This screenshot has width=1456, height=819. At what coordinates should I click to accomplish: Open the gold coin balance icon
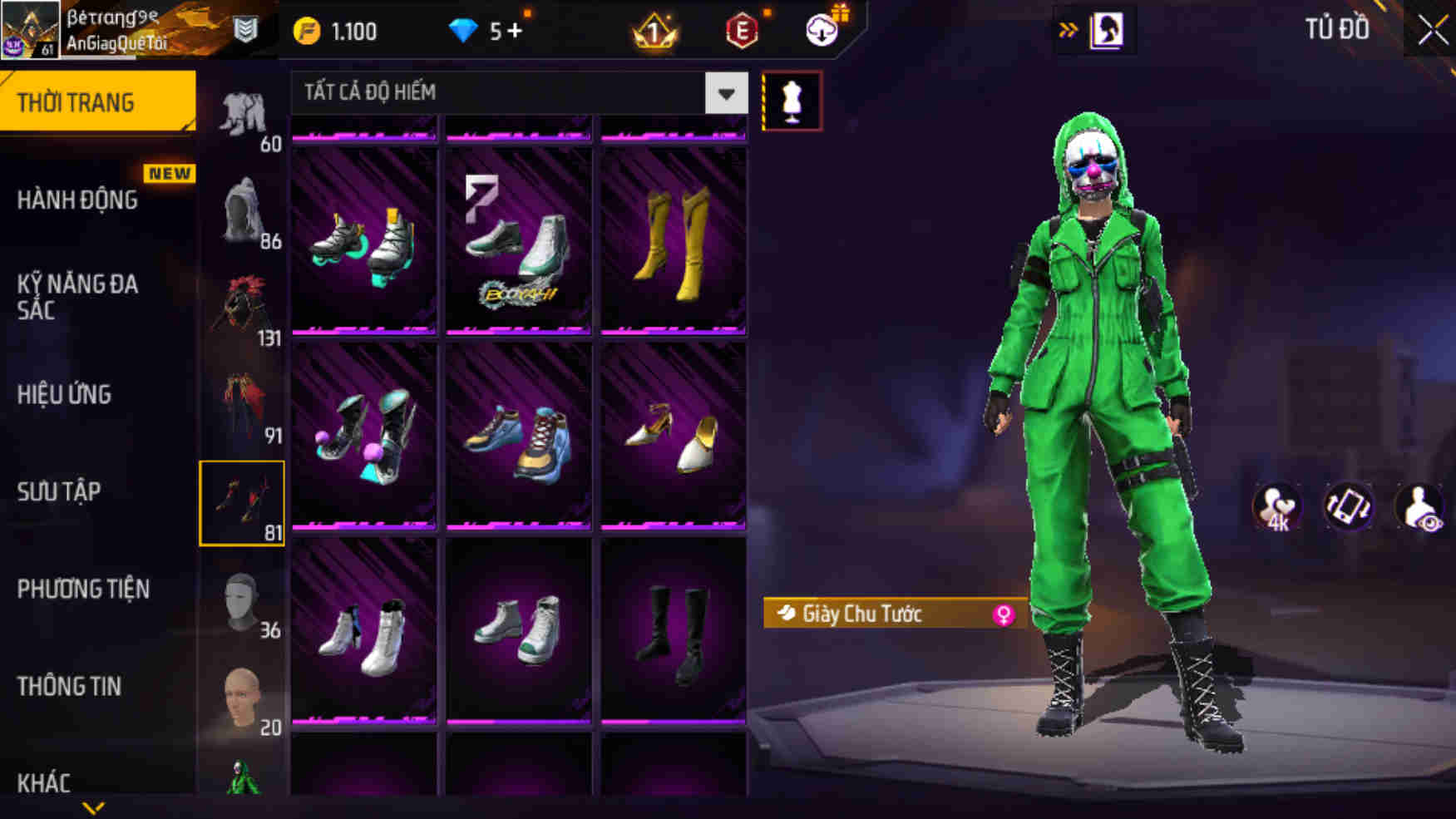[308, 30]
